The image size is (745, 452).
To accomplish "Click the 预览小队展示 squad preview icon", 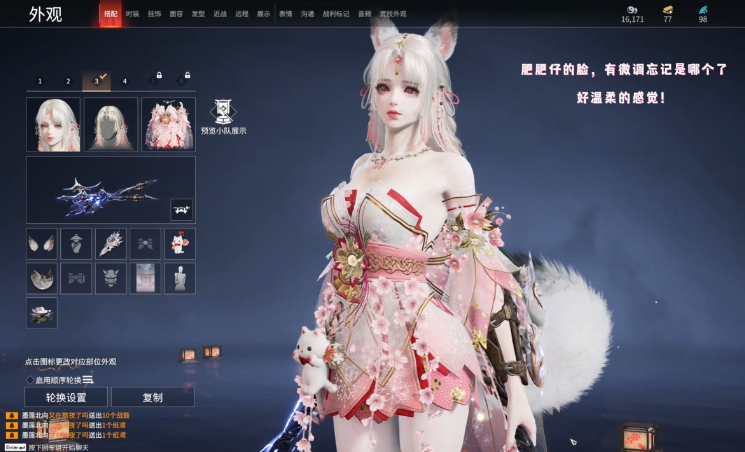I will point(222,111).
